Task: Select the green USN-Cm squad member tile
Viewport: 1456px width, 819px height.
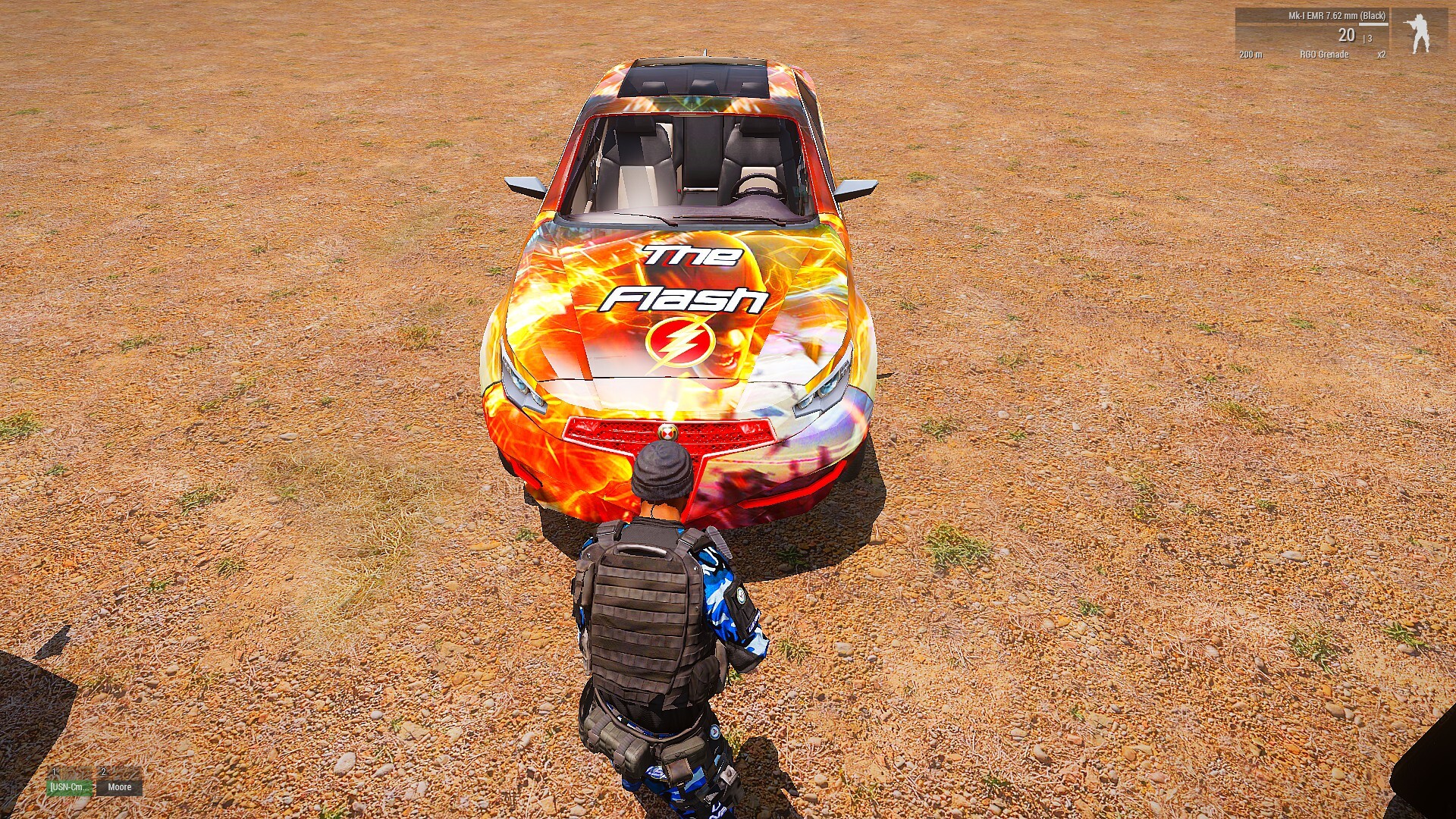Action: 70,787
